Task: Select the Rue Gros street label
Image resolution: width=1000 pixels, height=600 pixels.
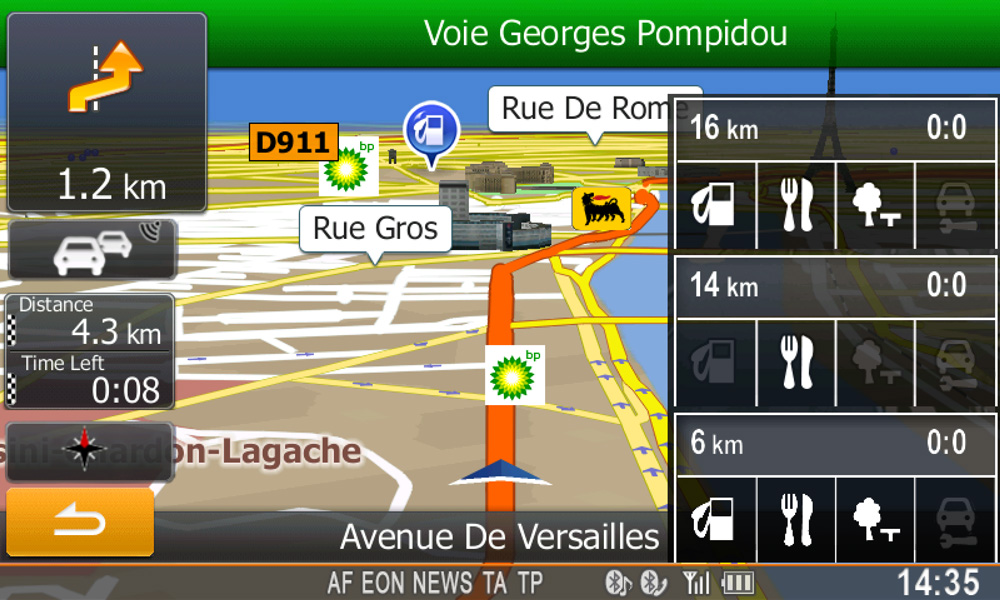Action: (375, 229)
